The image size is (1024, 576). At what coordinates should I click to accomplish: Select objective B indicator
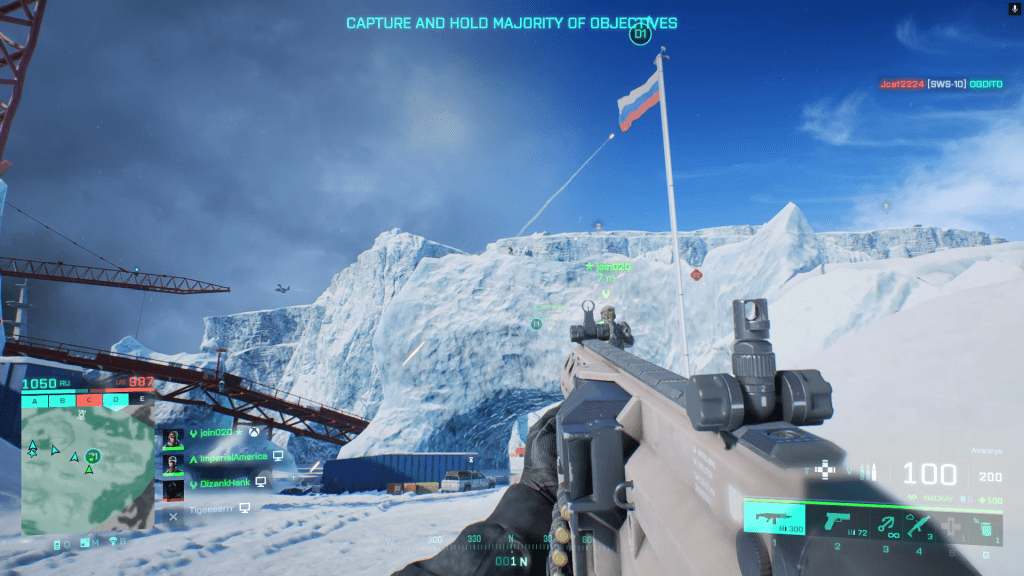pyautogui.click(x=62, y=401)
